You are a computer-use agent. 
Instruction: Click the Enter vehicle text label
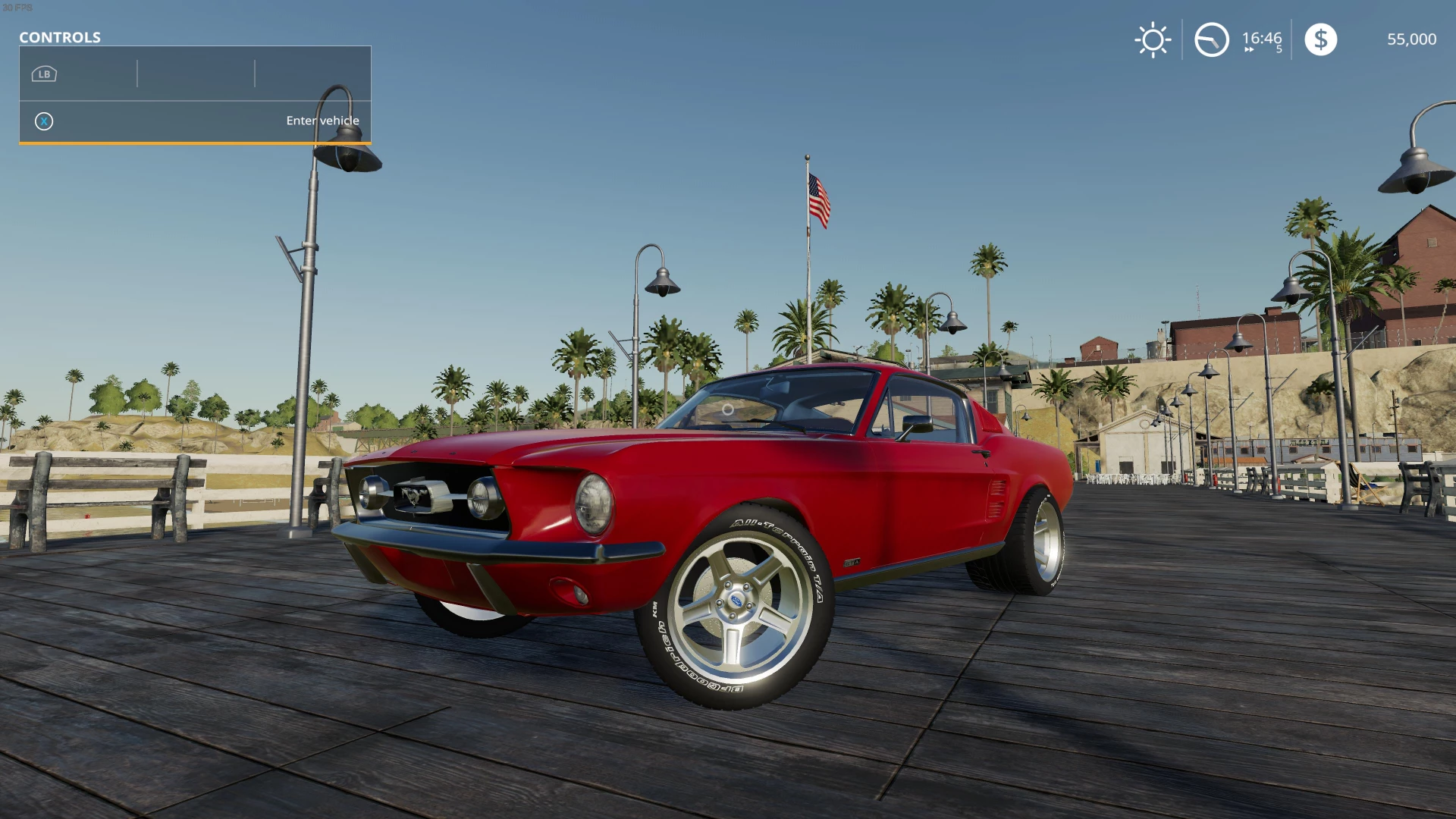pyautogui.click(x=323, y=121)
